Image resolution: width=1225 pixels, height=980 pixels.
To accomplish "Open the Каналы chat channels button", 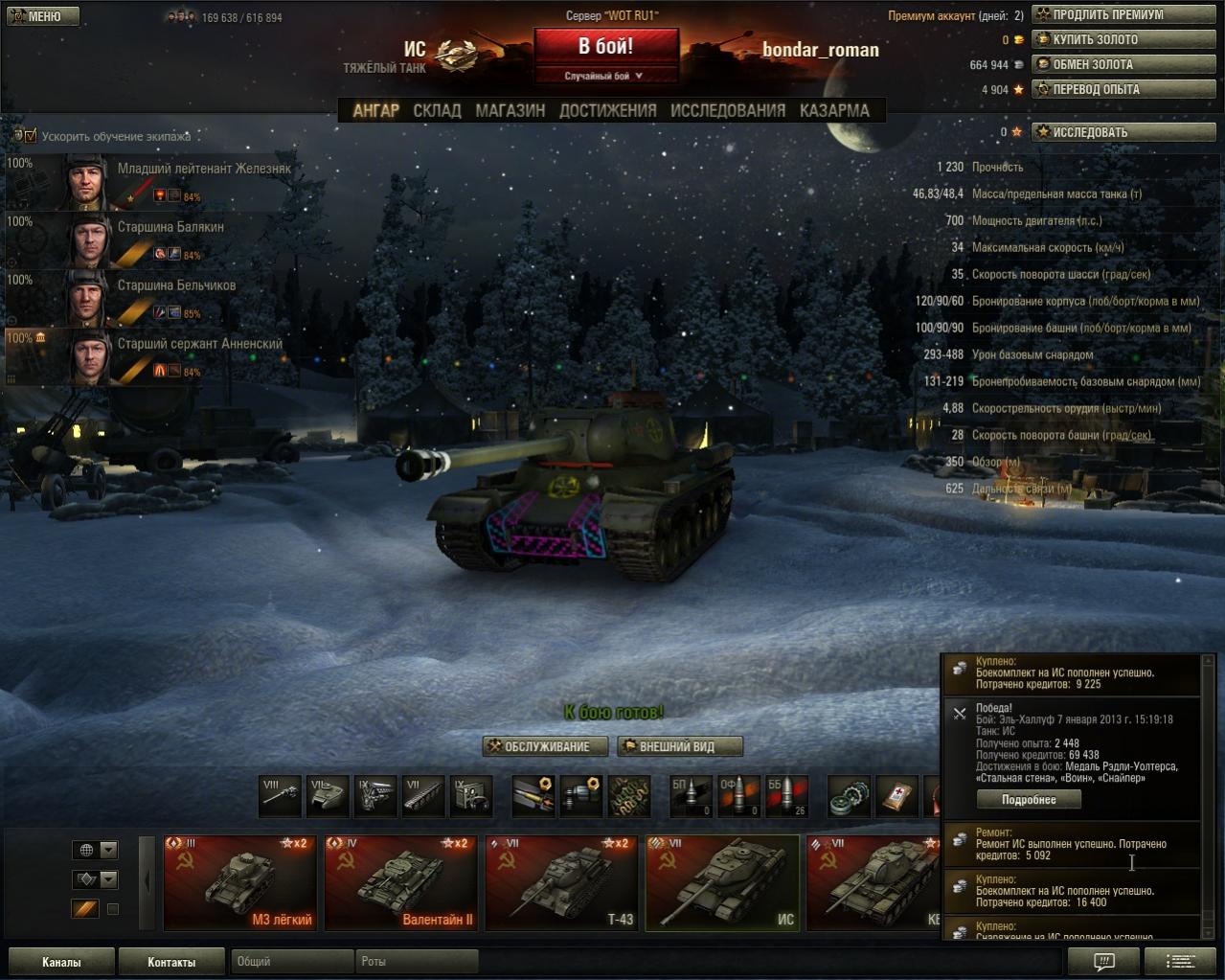I will click(61, 962).
